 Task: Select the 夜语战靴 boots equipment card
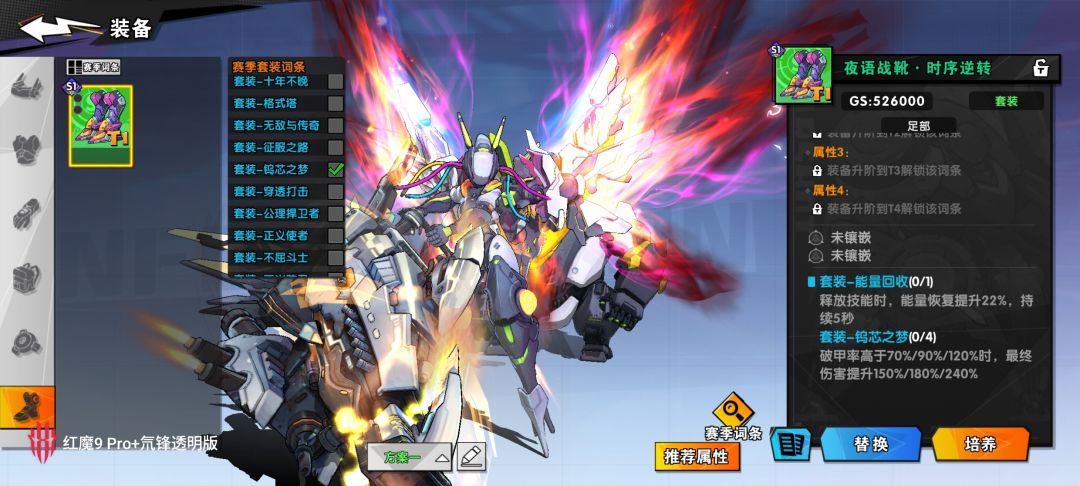tap(100, 124)
